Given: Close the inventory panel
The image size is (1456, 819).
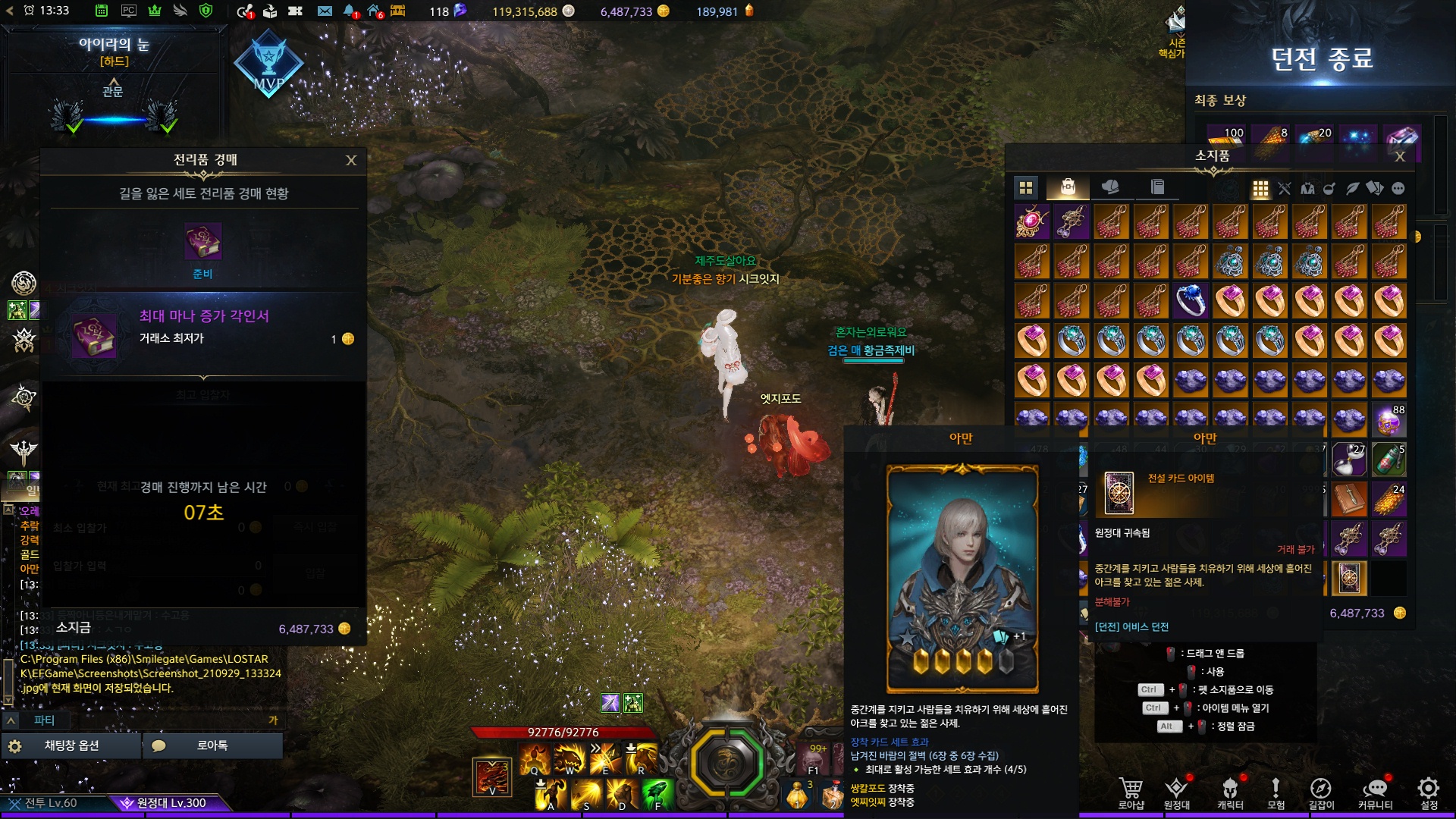Looking at the screenshot, I should click(1400, 156).
